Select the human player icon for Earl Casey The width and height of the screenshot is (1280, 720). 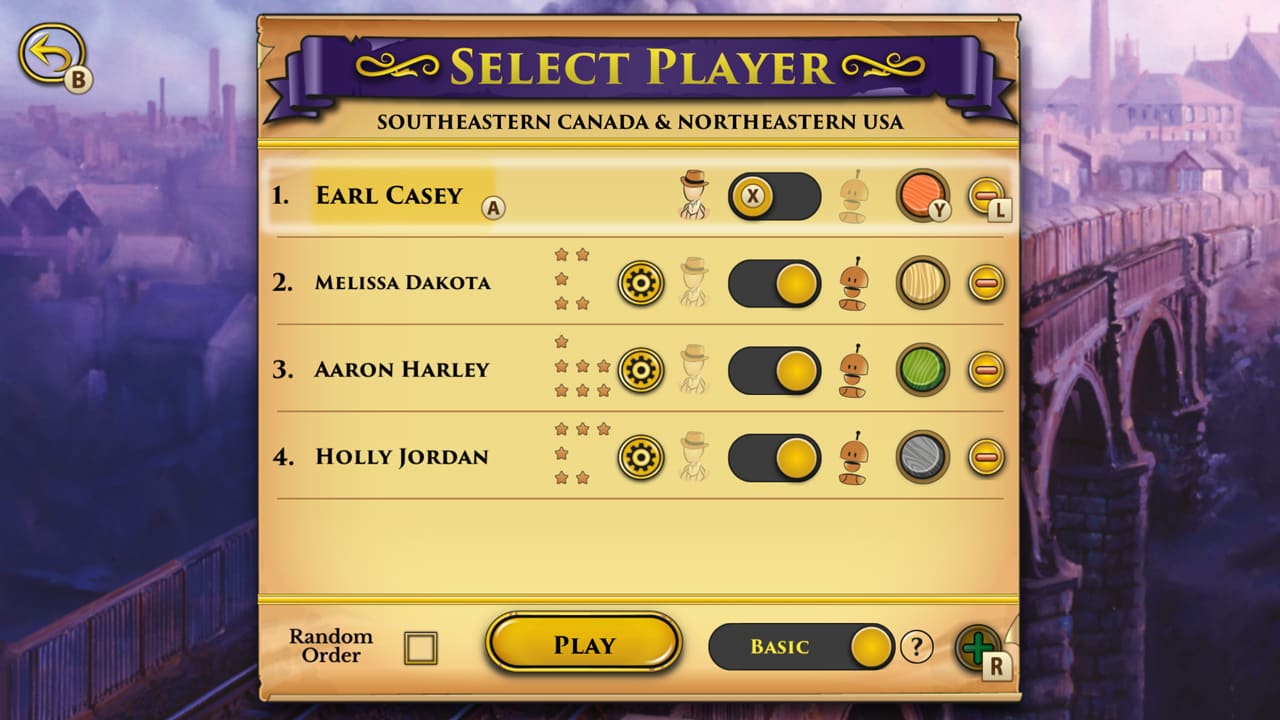tap(690, 196)
